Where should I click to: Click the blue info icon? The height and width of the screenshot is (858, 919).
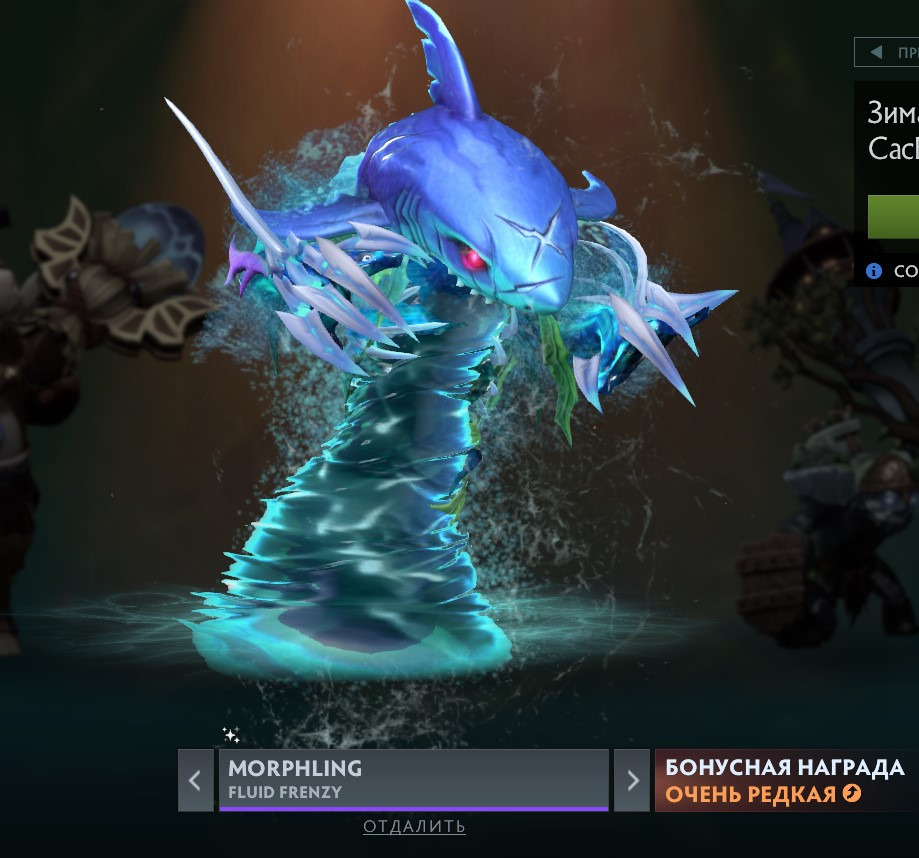tap(874, 270)
